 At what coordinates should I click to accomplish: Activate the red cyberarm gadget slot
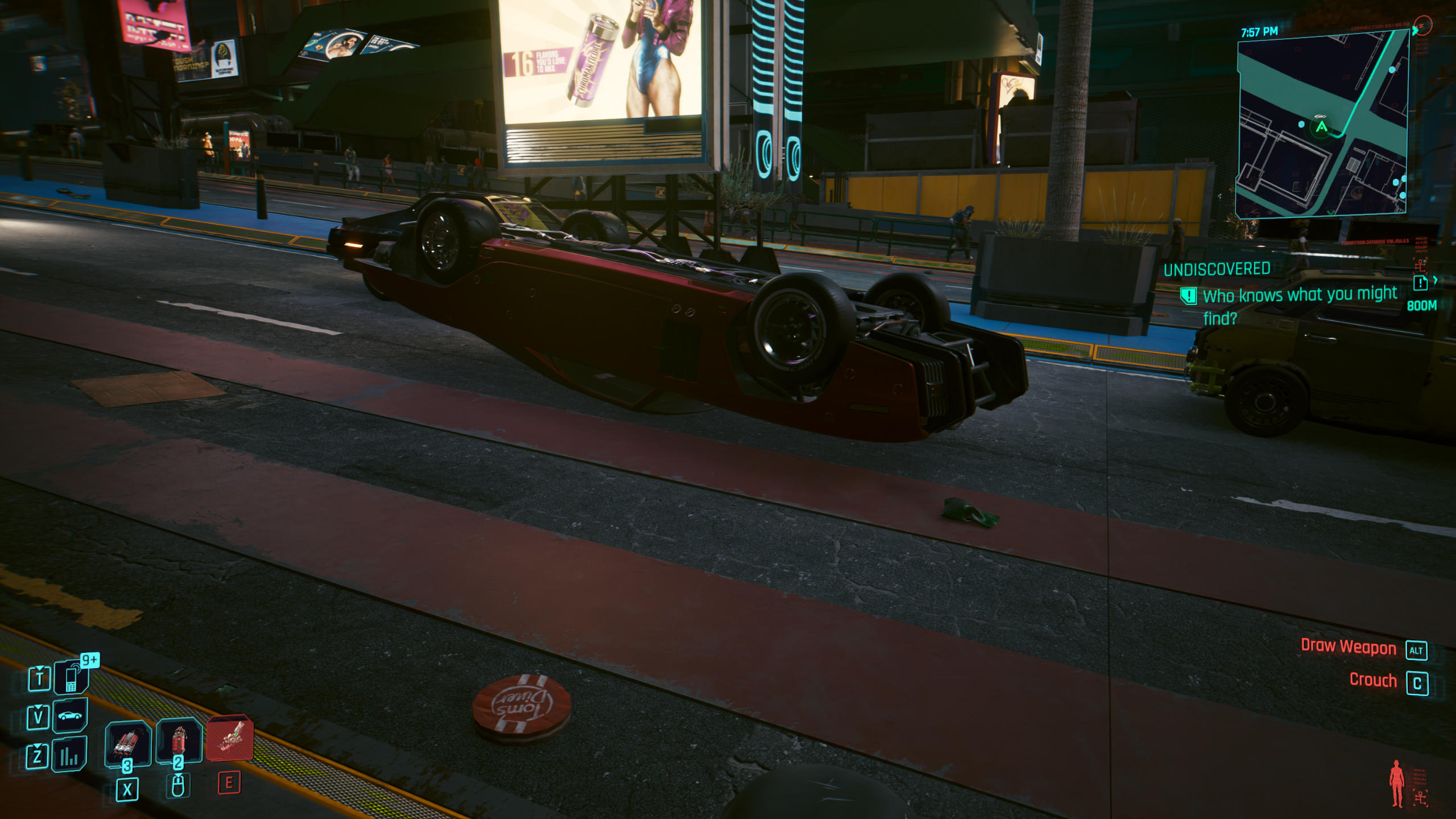[230, 738]
